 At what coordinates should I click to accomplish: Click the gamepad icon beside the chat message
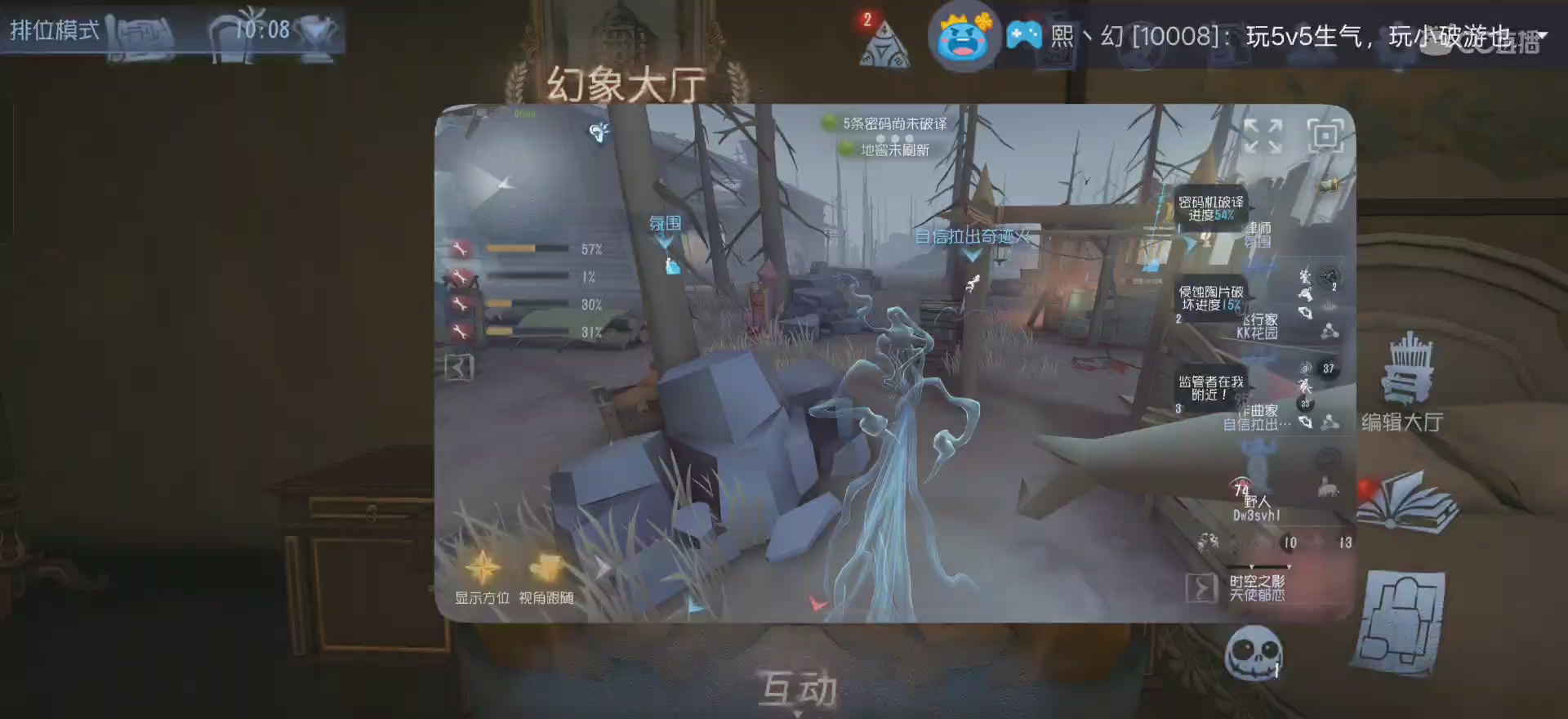coord(1026,34)
